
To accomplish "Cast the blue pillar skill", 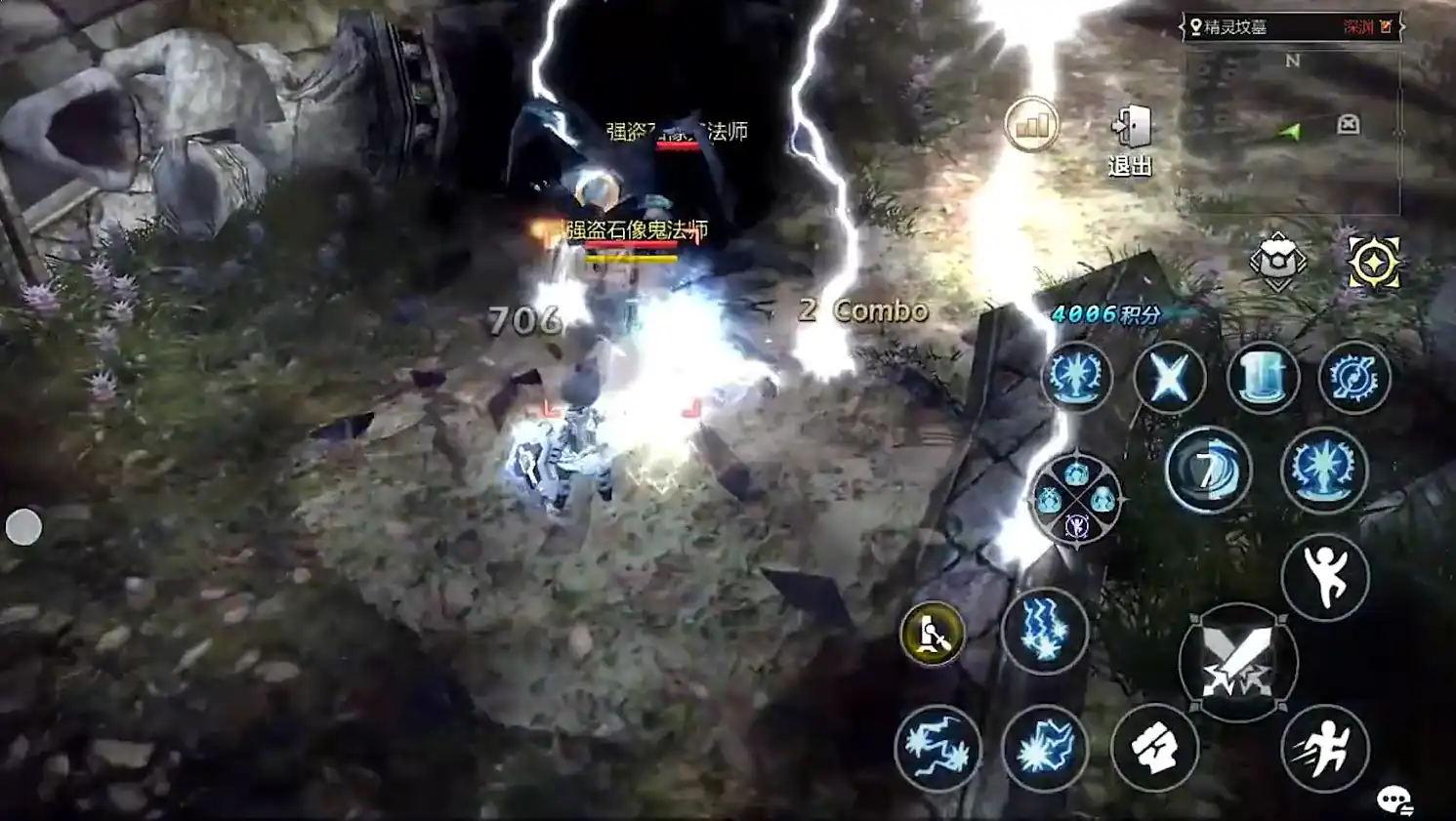I will 1262,377.
